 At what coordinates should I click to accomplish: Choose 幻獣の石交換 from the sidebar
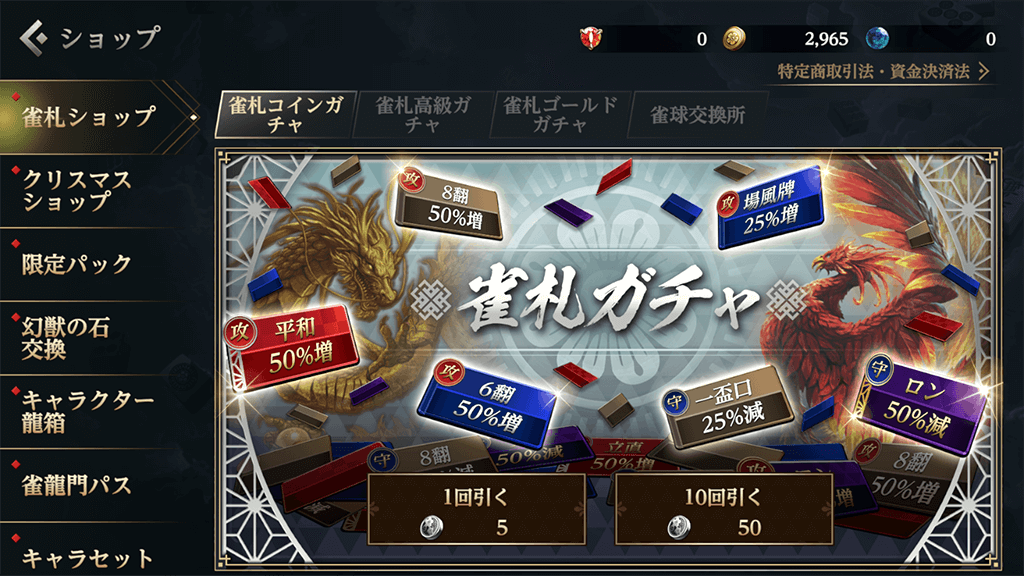(x=70, y=337)
